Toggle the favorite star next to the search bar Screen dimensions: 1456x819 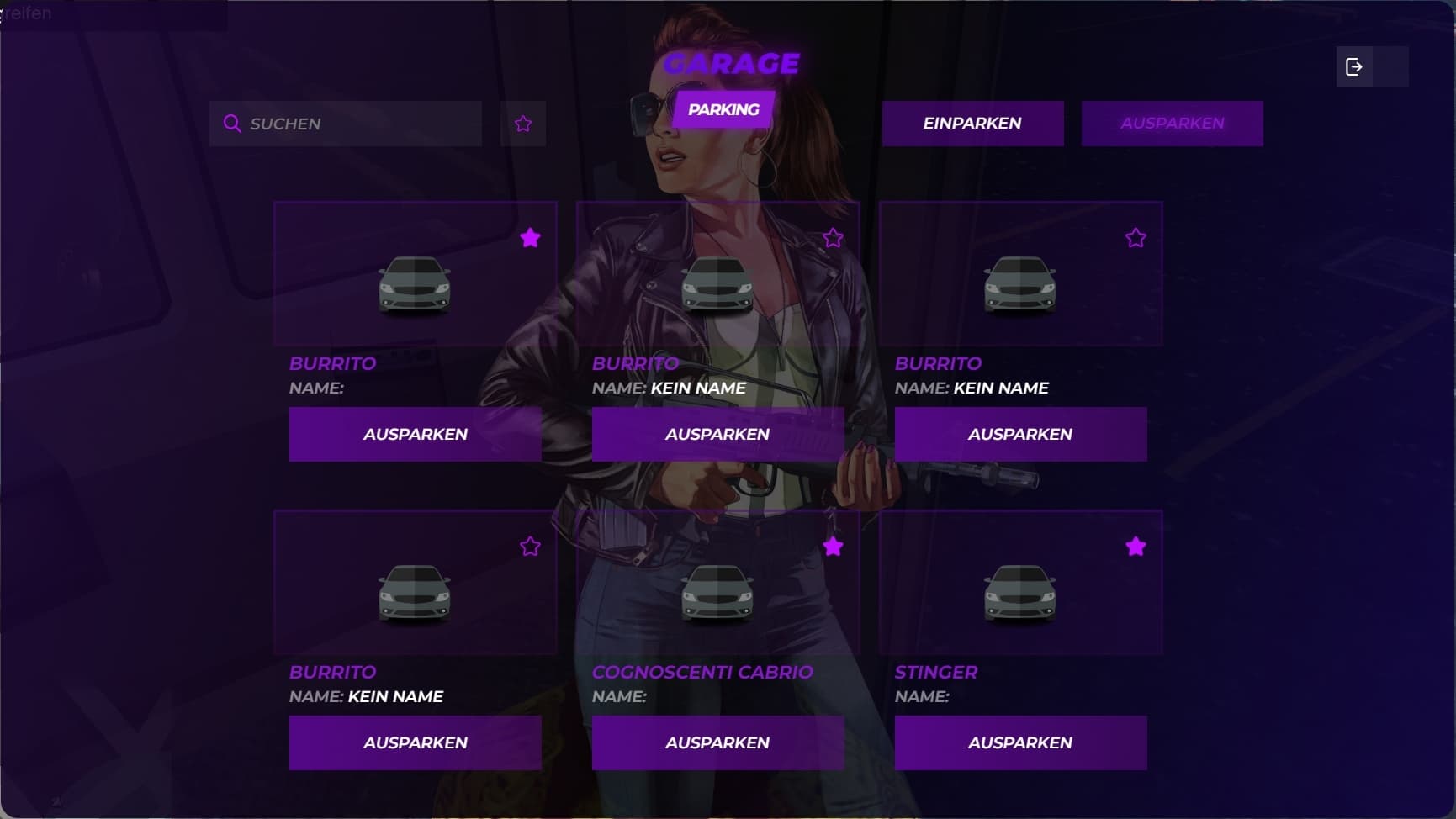click(x=522, y=123)
